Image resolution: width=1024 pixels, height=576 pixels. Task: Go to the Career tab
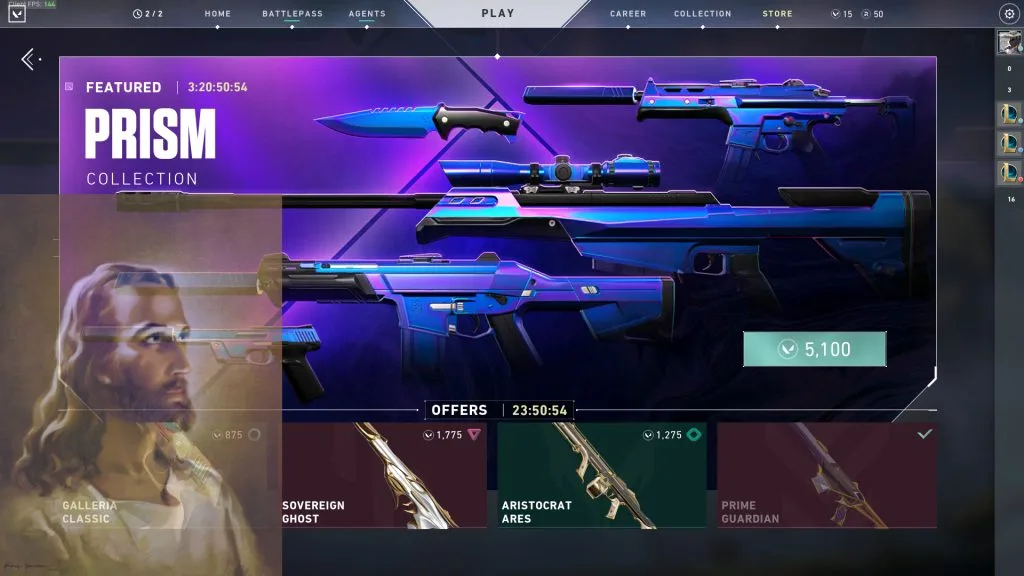click(x=628, y=14)
